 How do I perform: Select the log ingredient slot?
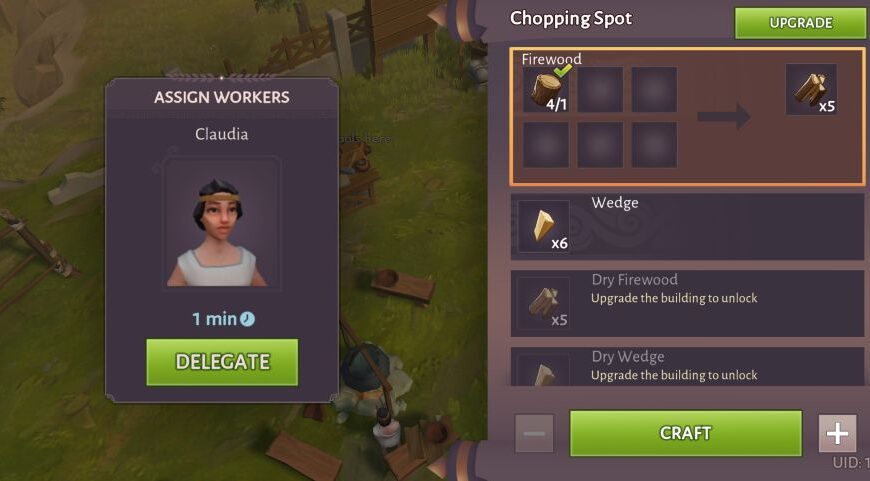coord(546,90)
